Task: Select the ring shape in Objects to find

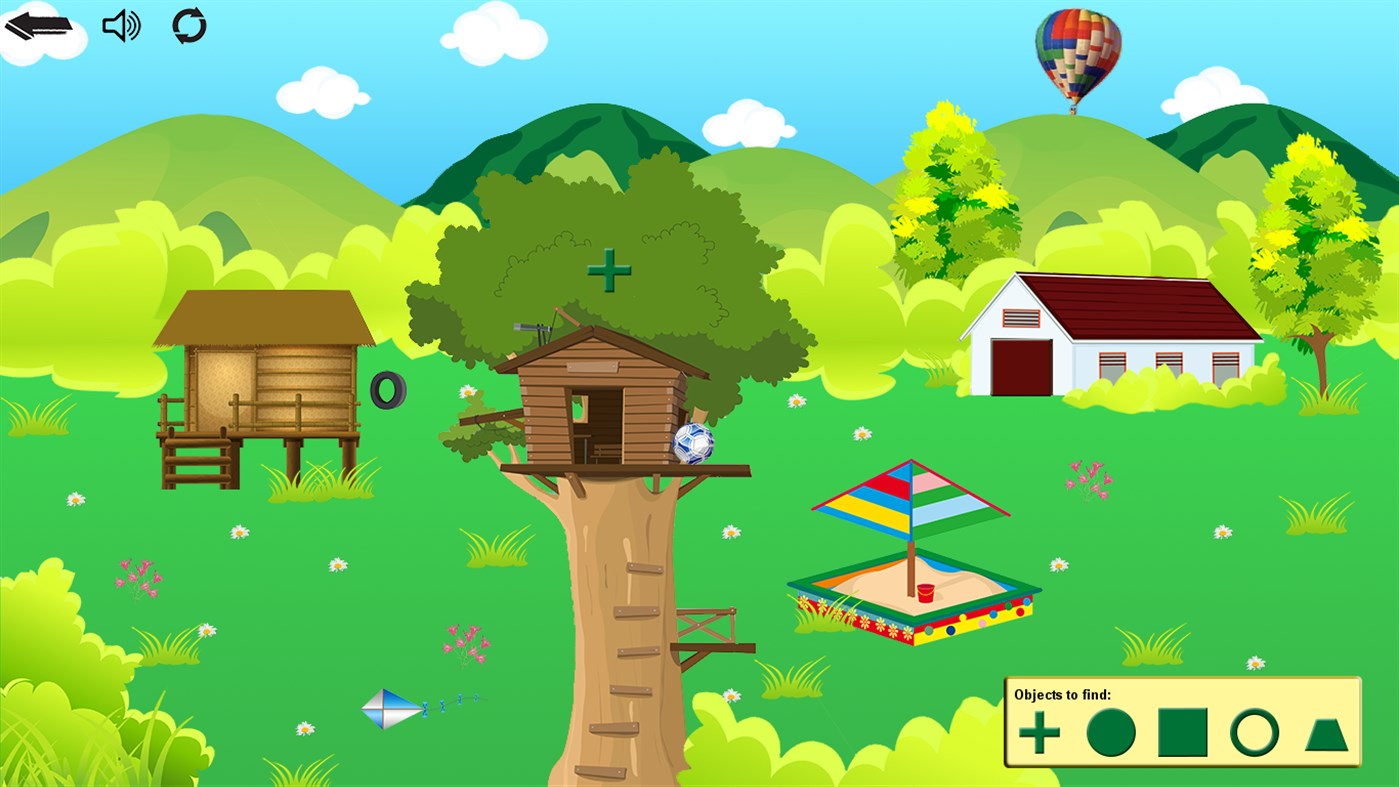Action: pyautogui.click(x=1255, y=733)
